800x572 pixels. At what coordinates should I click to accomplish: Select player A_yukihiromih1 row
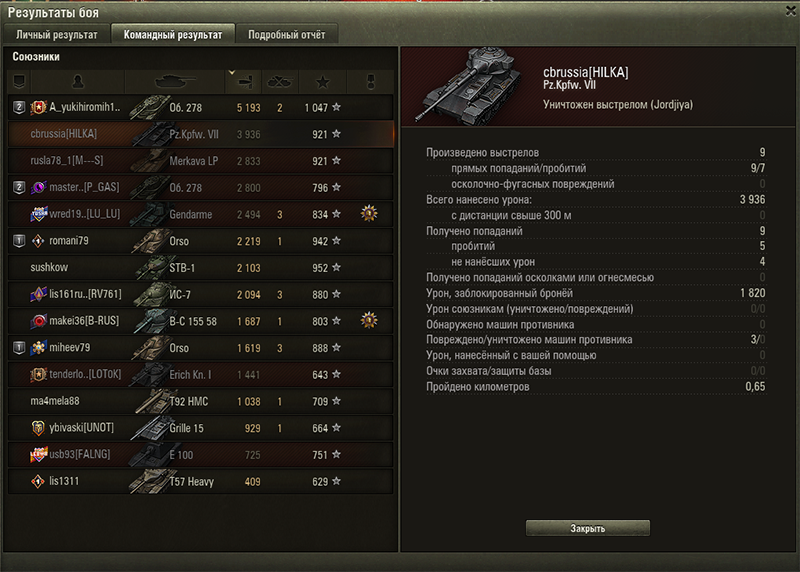pos(200,106)
